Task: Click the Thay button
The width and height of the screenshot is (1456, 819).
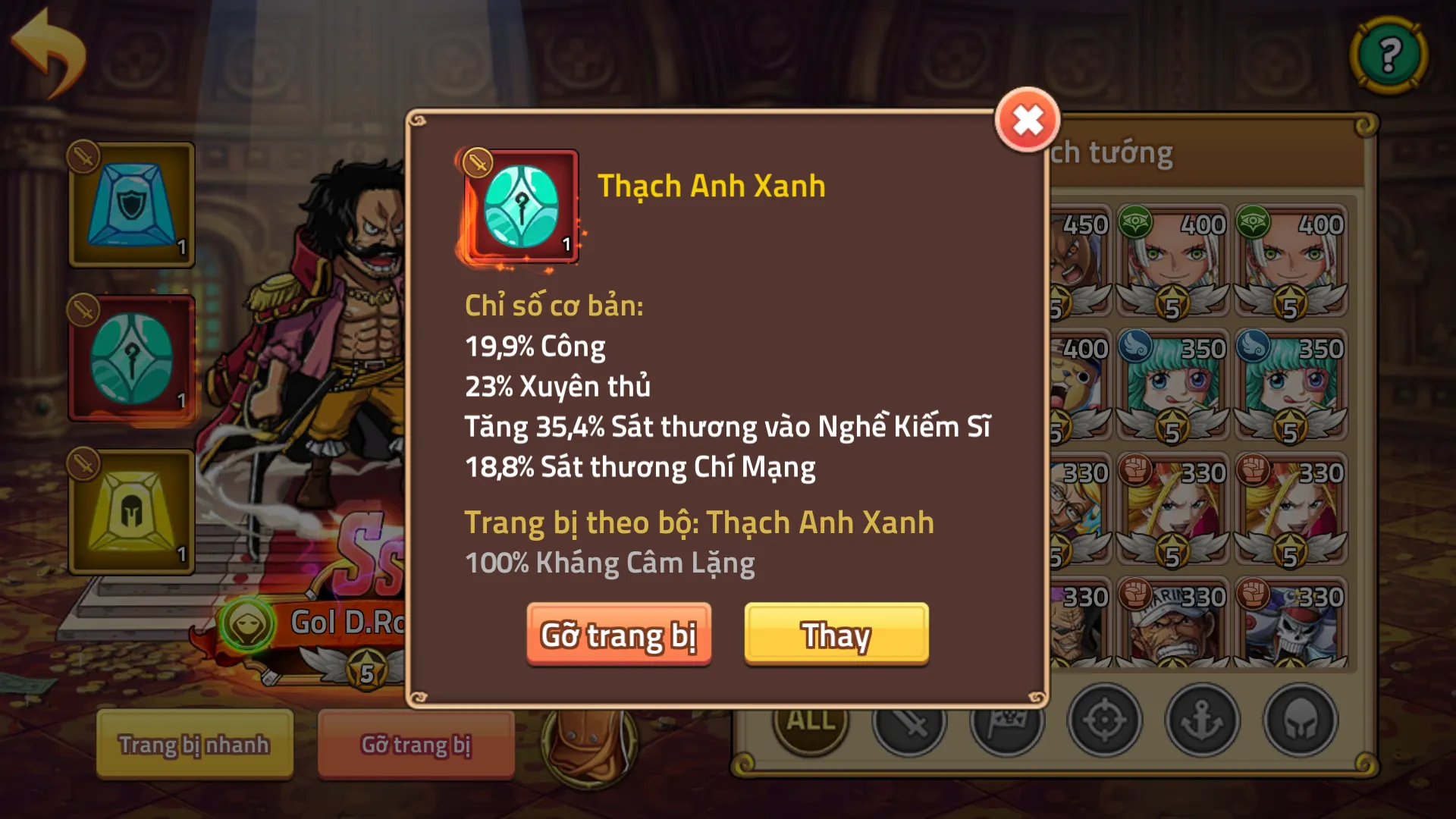Action: pyautogui.click(x=836, y=635)
